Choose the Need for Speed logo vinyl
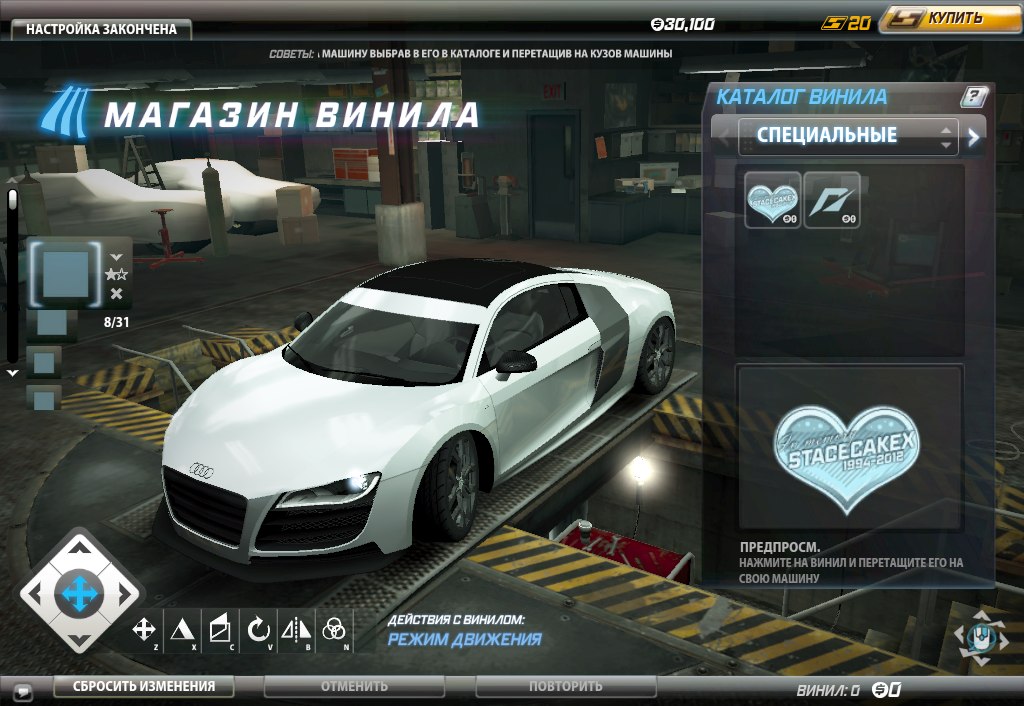 pyautogui.click(x=832, y=200)
